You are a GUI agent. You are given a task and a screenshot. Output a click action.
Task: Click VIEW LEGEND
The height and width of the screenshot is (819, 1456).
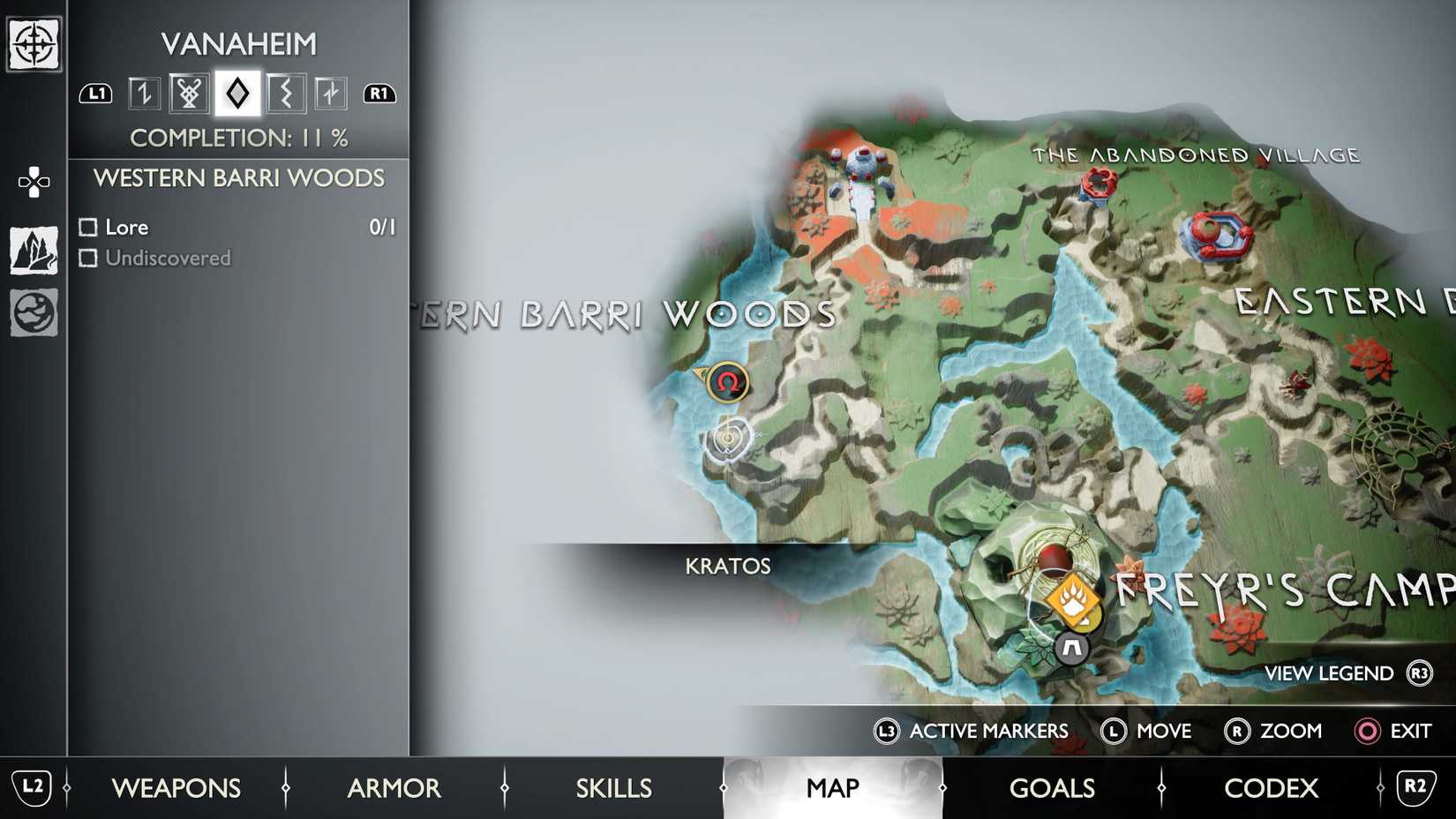(1328, 673)
